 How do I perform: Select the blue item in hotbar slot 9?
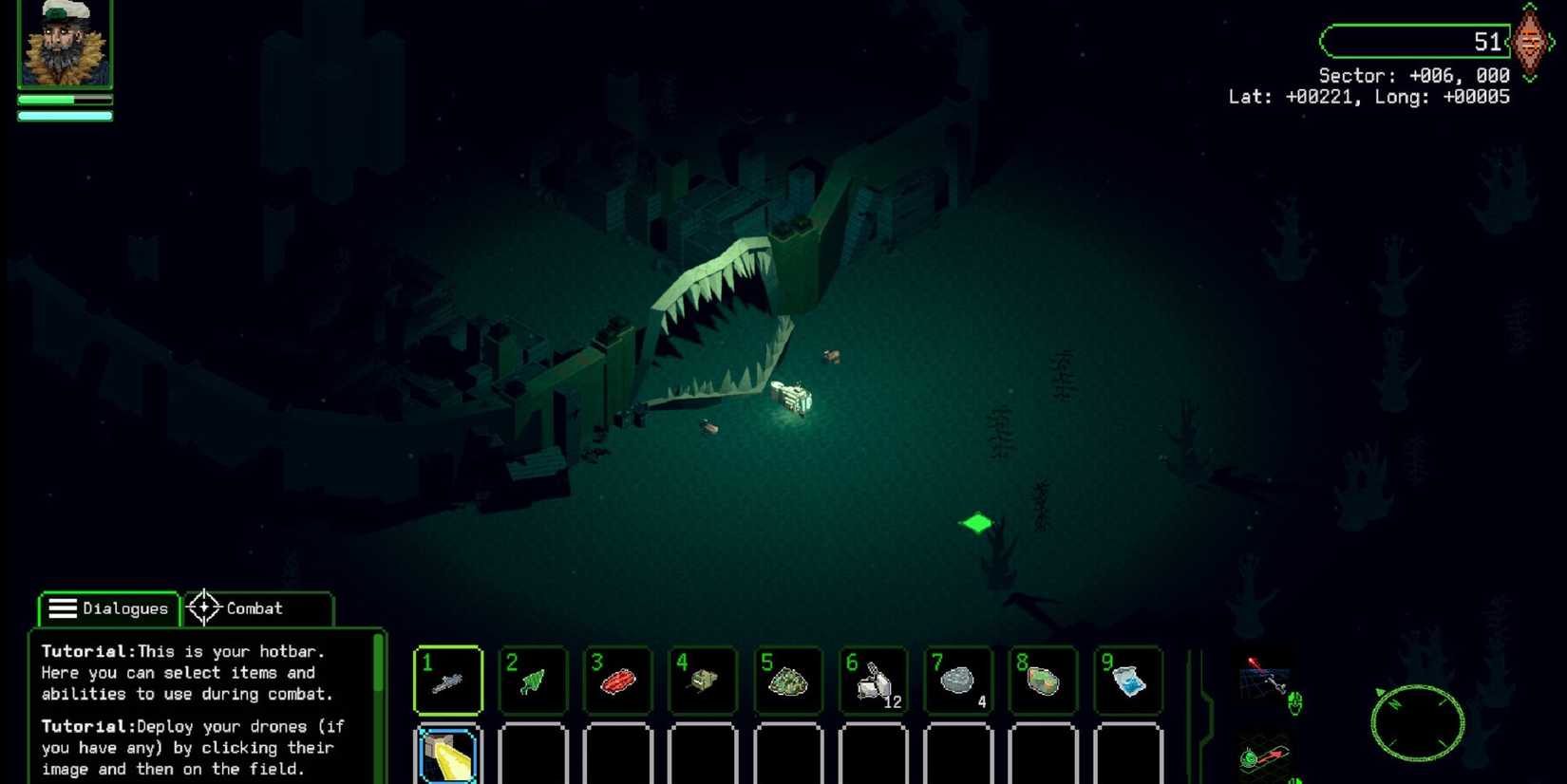(x=1127, y=680)
